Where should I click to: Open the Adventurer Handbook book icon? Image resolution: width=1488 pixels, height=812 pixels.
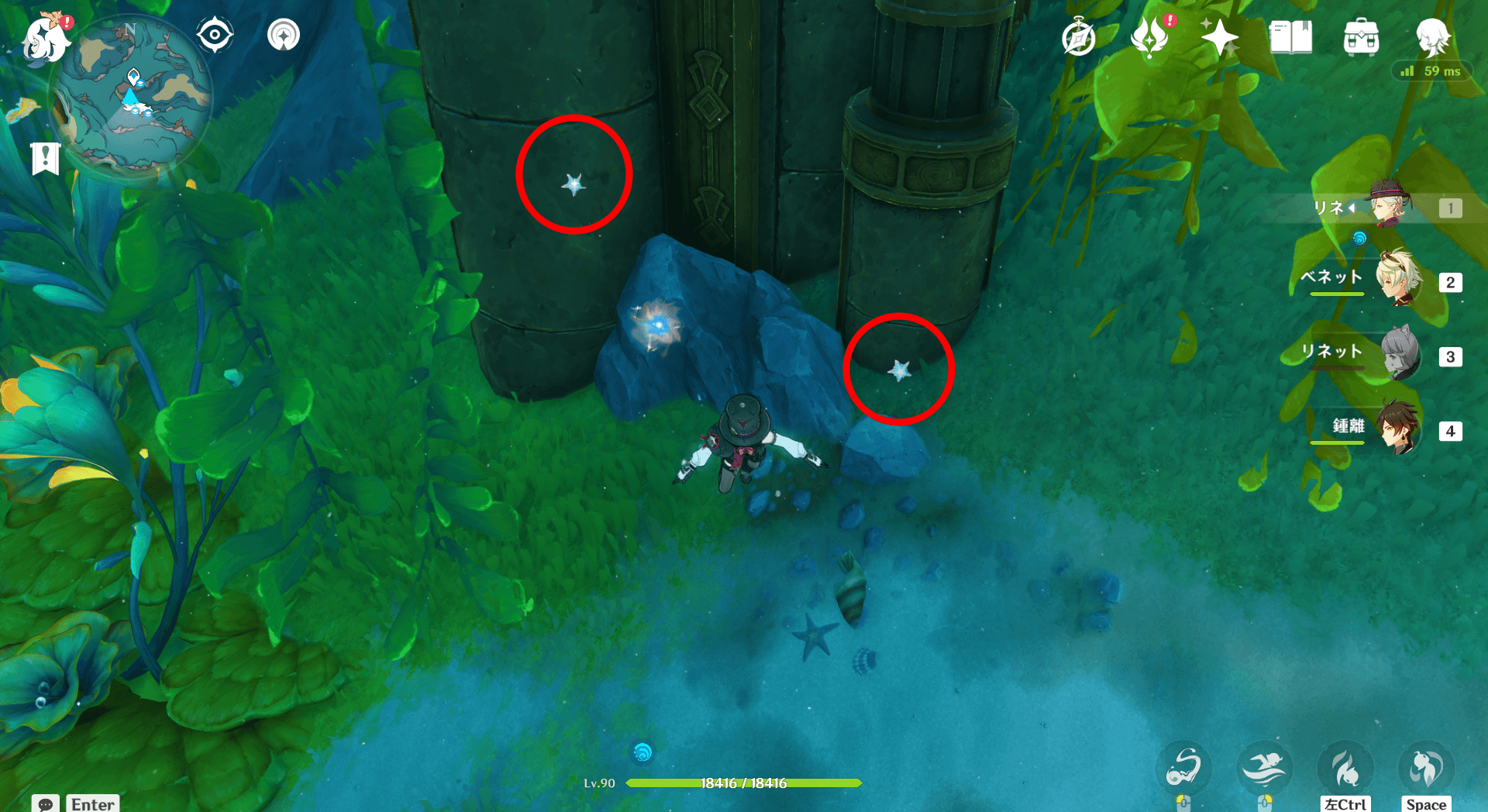tap(1290, 35)
